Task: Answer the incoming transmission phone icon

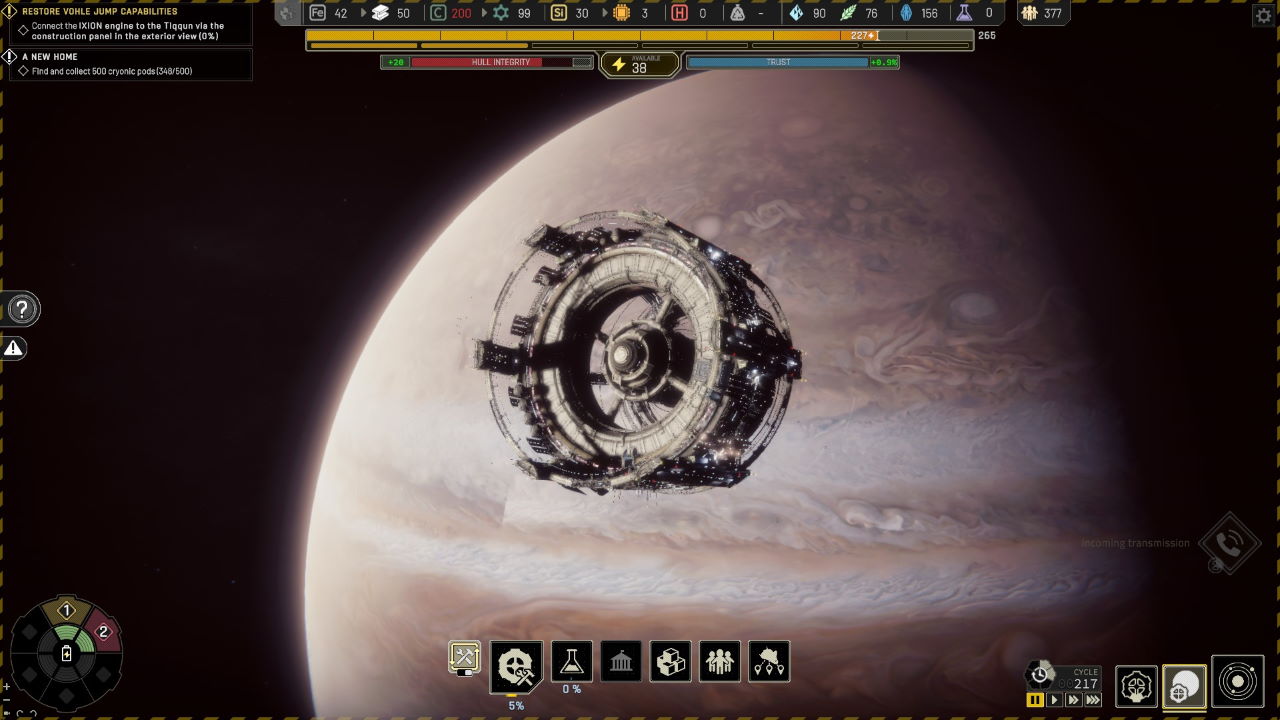Action: 1229,543
